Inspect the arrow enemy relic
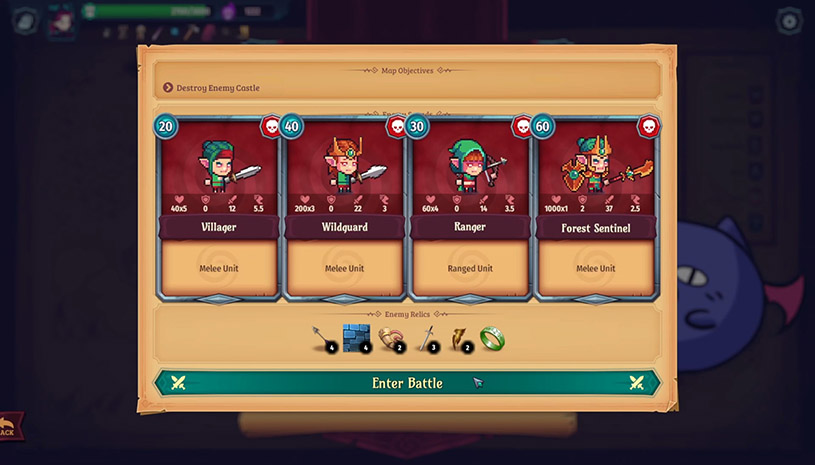The width and height of the screenshot is (815, 465). coord(322,339)
